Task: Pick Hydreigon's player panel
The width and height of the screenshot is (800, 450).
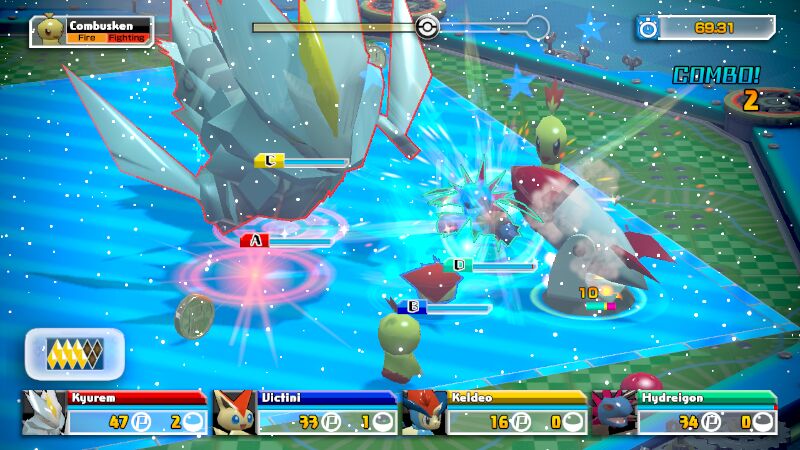Action: [x=684, y=412]
